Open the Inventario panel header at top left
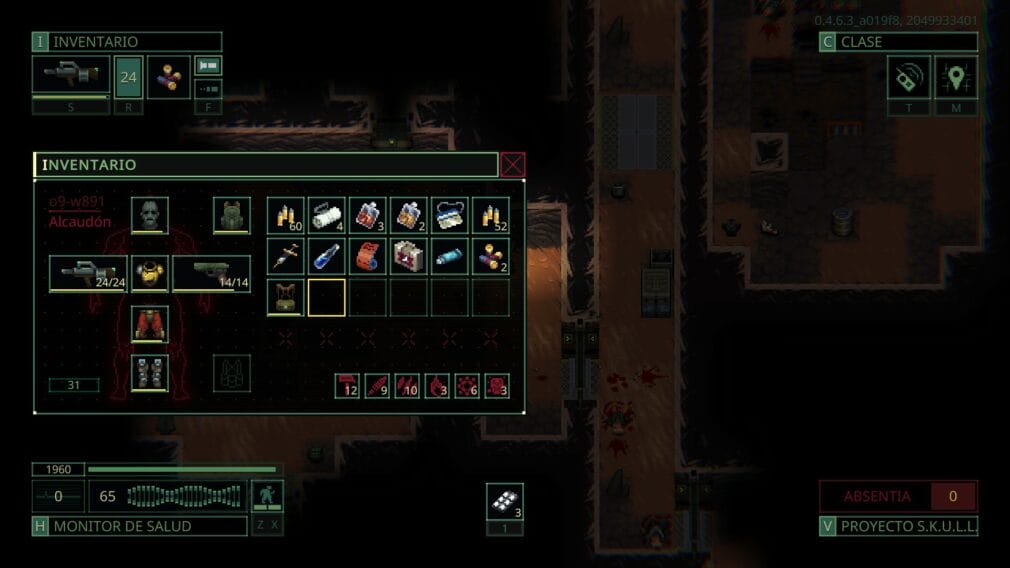 click(127, 42)
